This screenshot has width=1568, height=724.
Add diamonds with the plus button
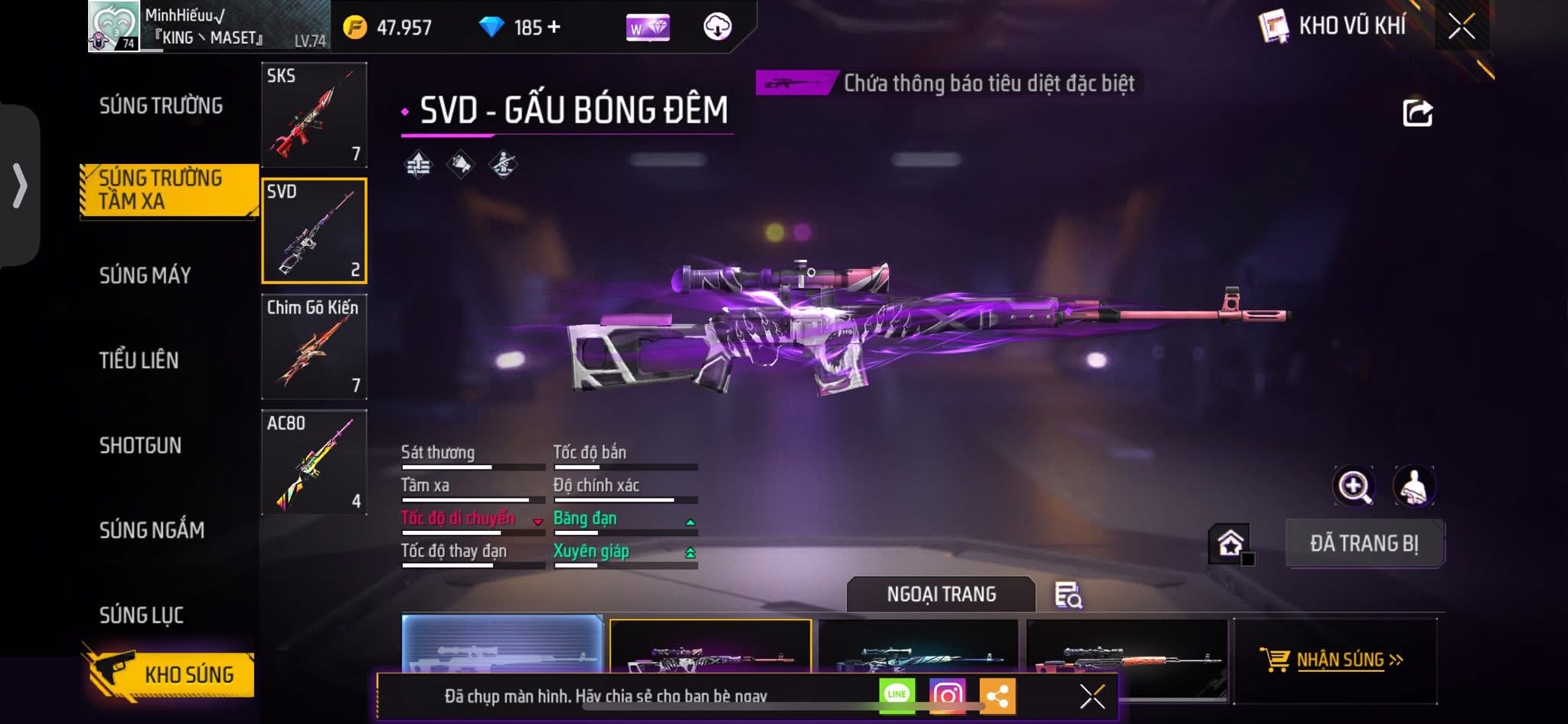(554, 28)
